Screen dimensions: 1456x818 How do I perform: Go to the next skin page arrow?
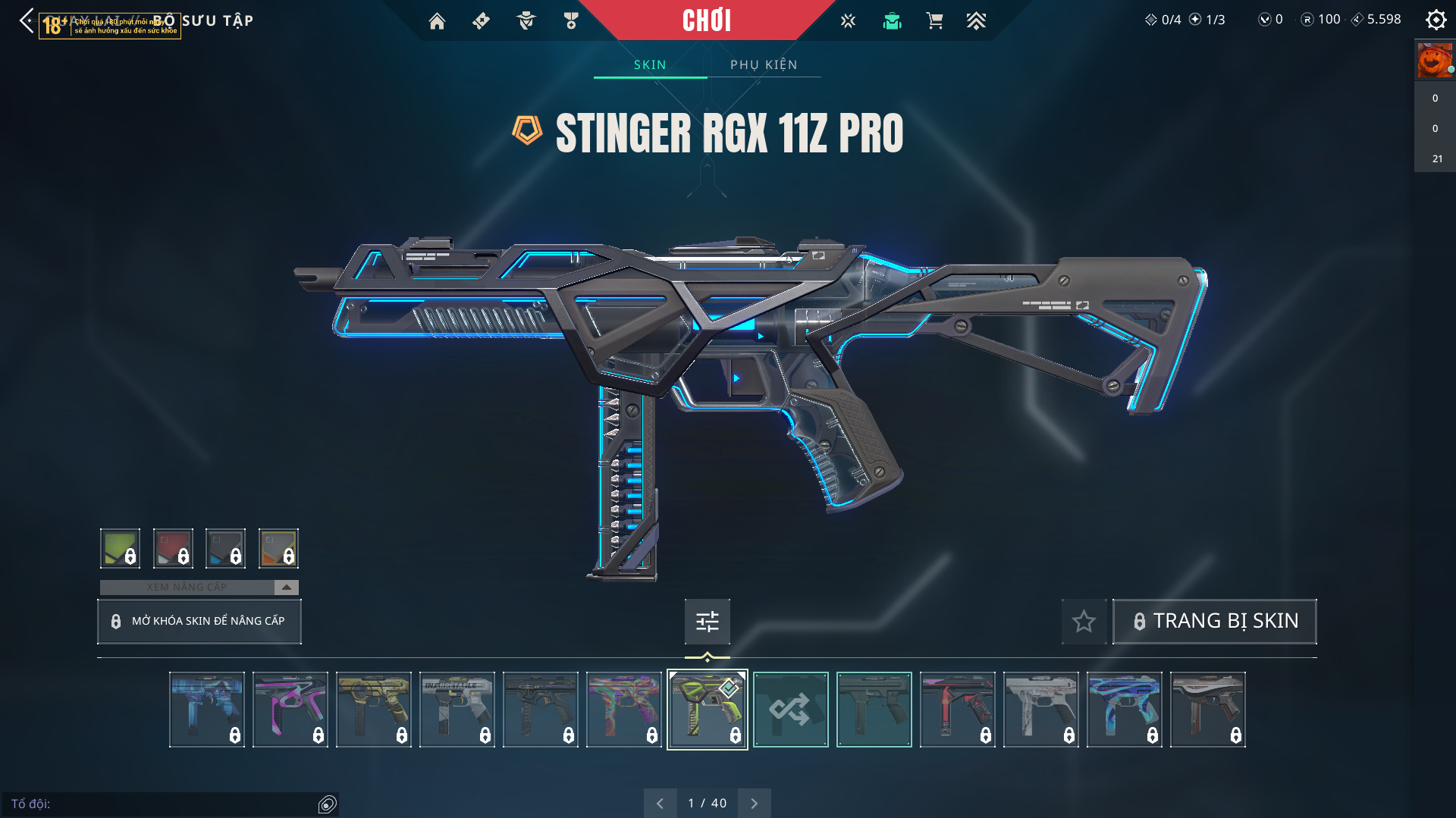pyautogui.click(x=754, y=803)
